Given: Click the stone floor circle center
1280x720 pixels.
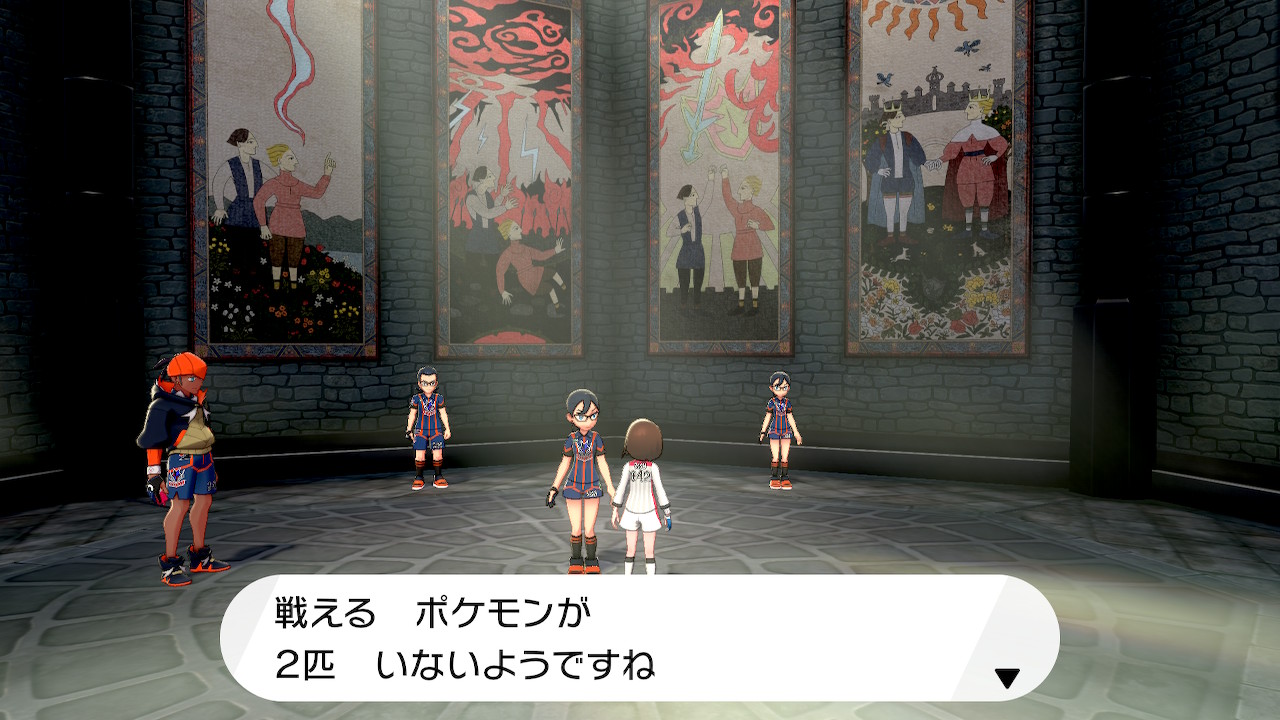Looking at the screenshot, I should 640,560.
